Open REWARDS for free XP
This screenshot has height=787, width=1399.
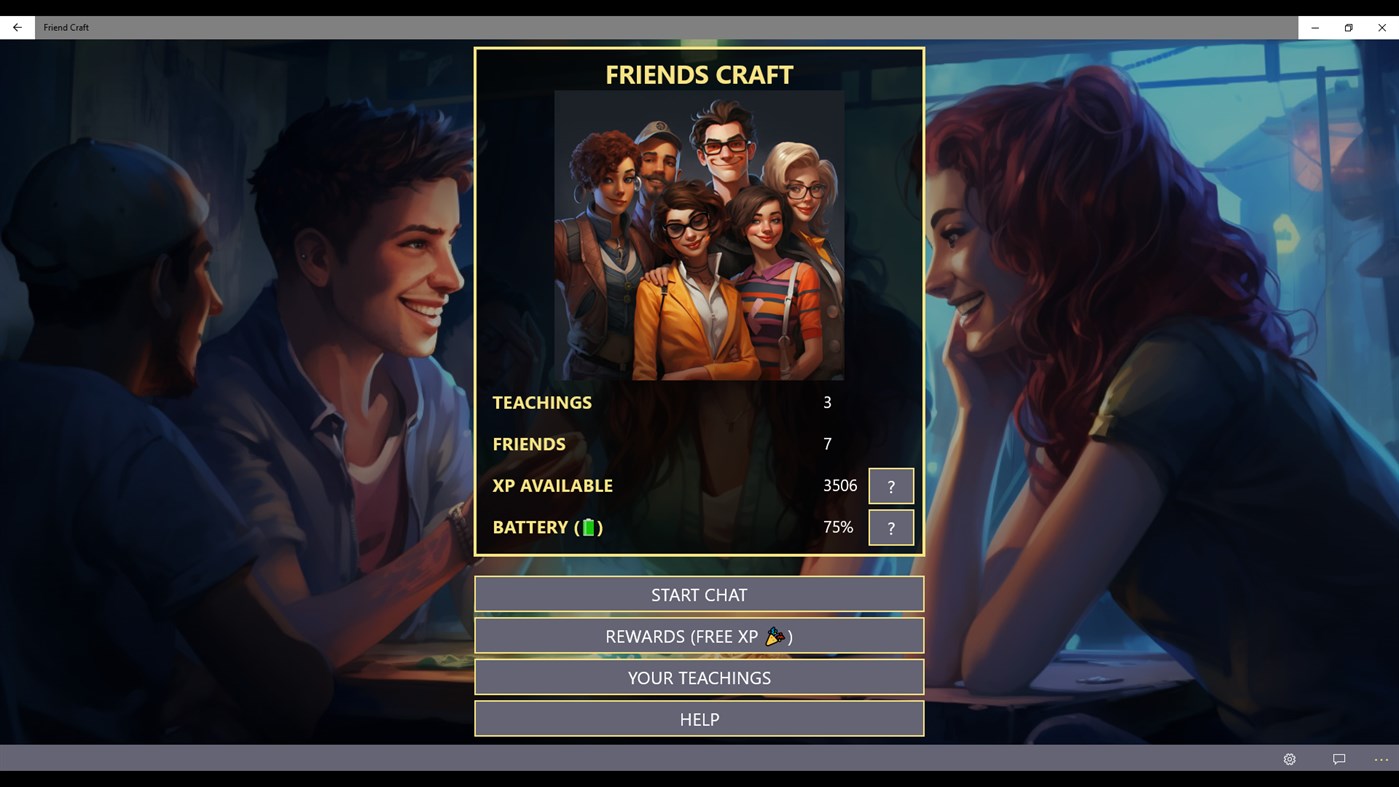(699, 635)
